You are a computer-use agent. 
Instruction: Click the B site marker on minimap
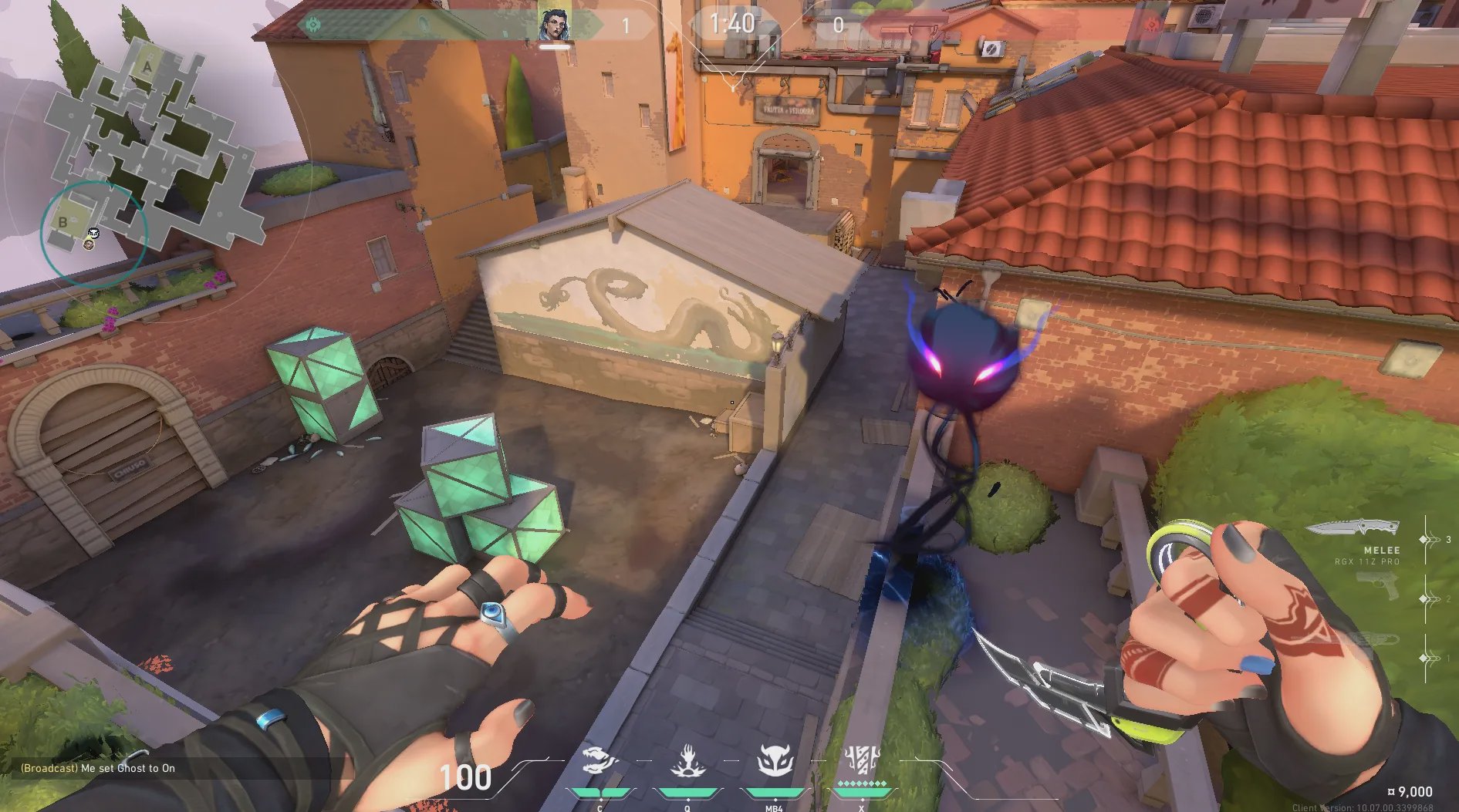coord(63,223)
